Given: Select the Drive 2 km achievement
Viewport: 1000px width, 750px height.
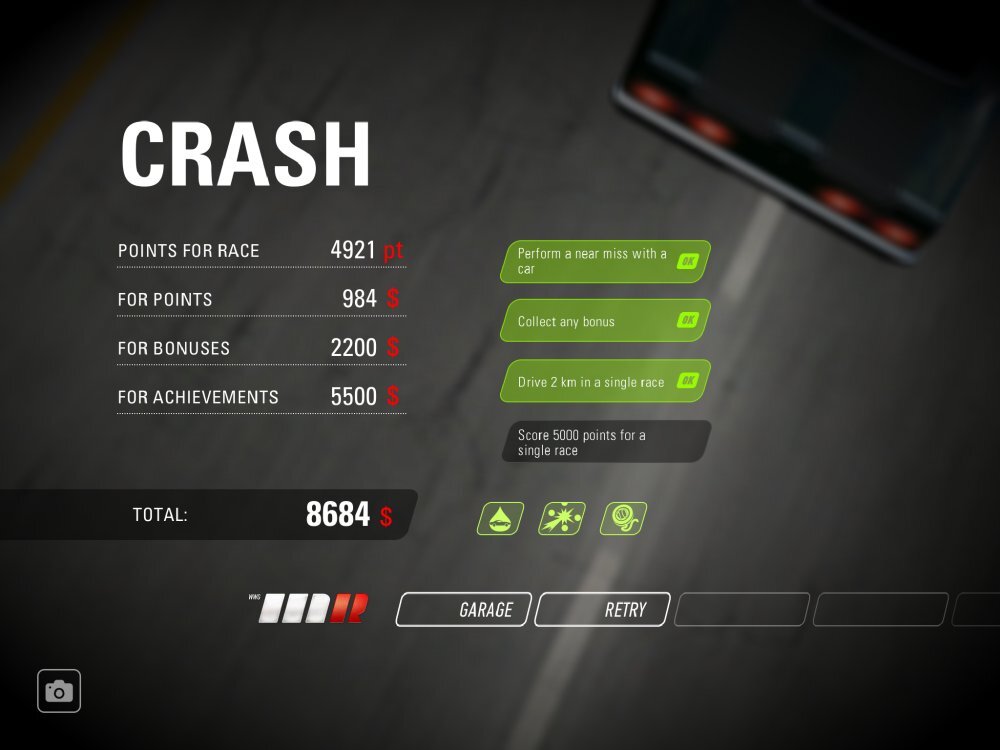Looking at the screenshot, I should [605, 381].
